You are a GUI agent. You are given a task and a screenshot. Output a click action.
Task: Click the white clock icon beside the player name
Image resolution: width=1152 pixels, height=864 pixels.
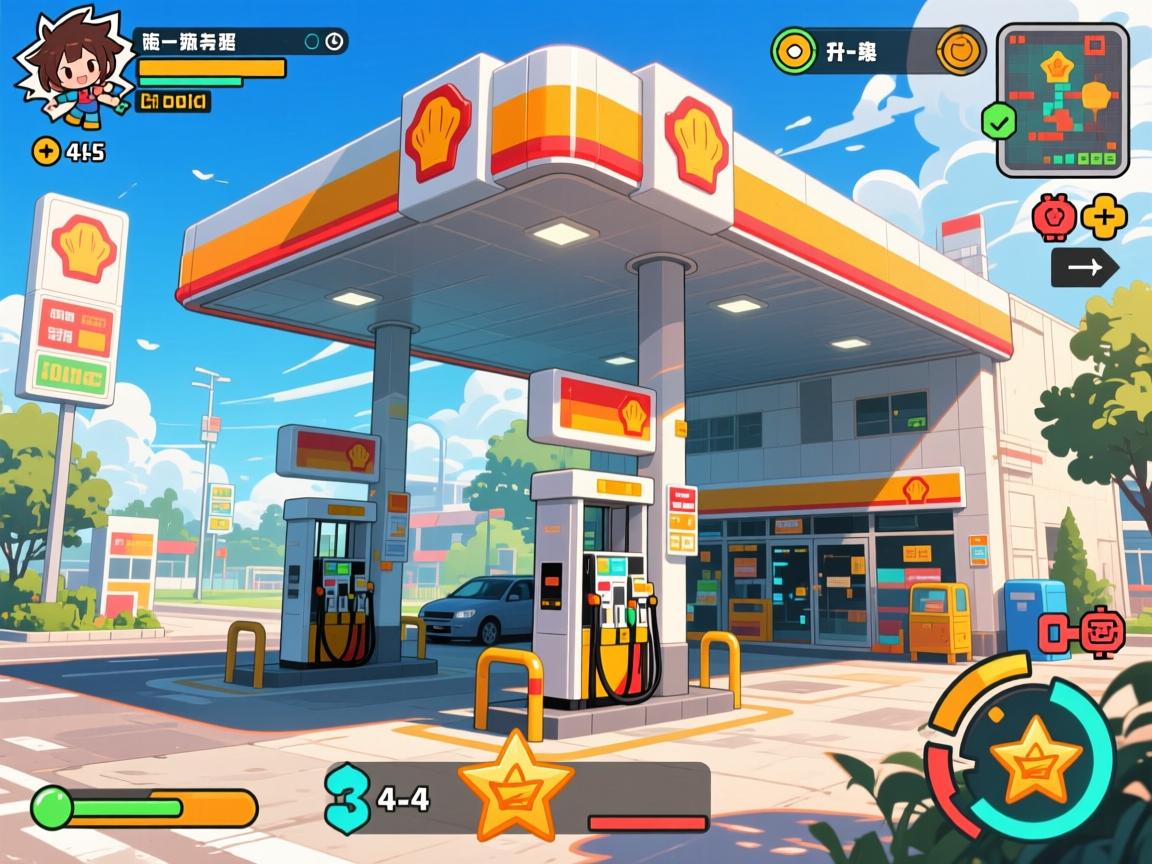click(x=334, y=41)
